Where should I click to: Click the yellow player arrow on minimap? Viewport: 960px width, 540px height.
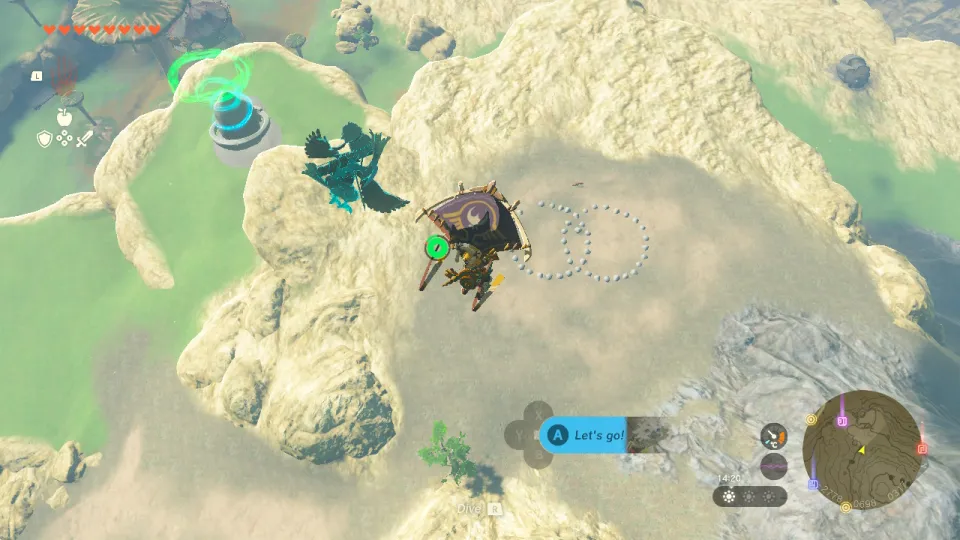pos(861,451)
